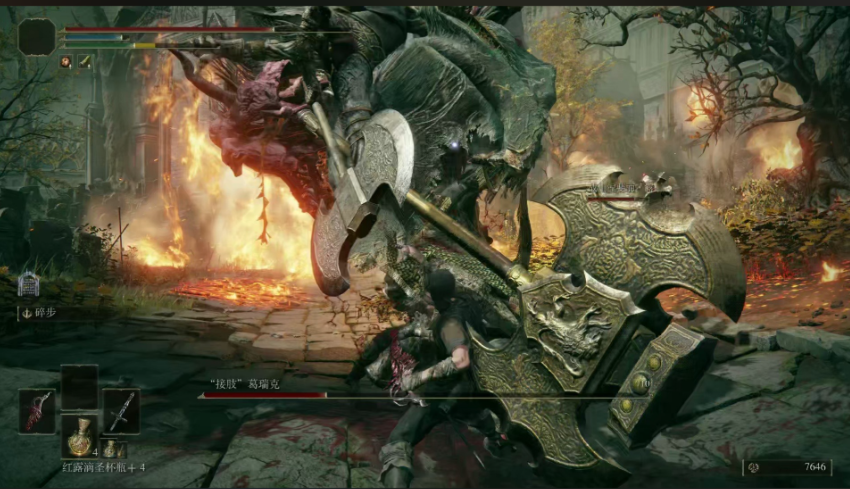This screenshot has width=850, height=489.
Task: Click the green weapon buff status icon
Action: [85, 62]
